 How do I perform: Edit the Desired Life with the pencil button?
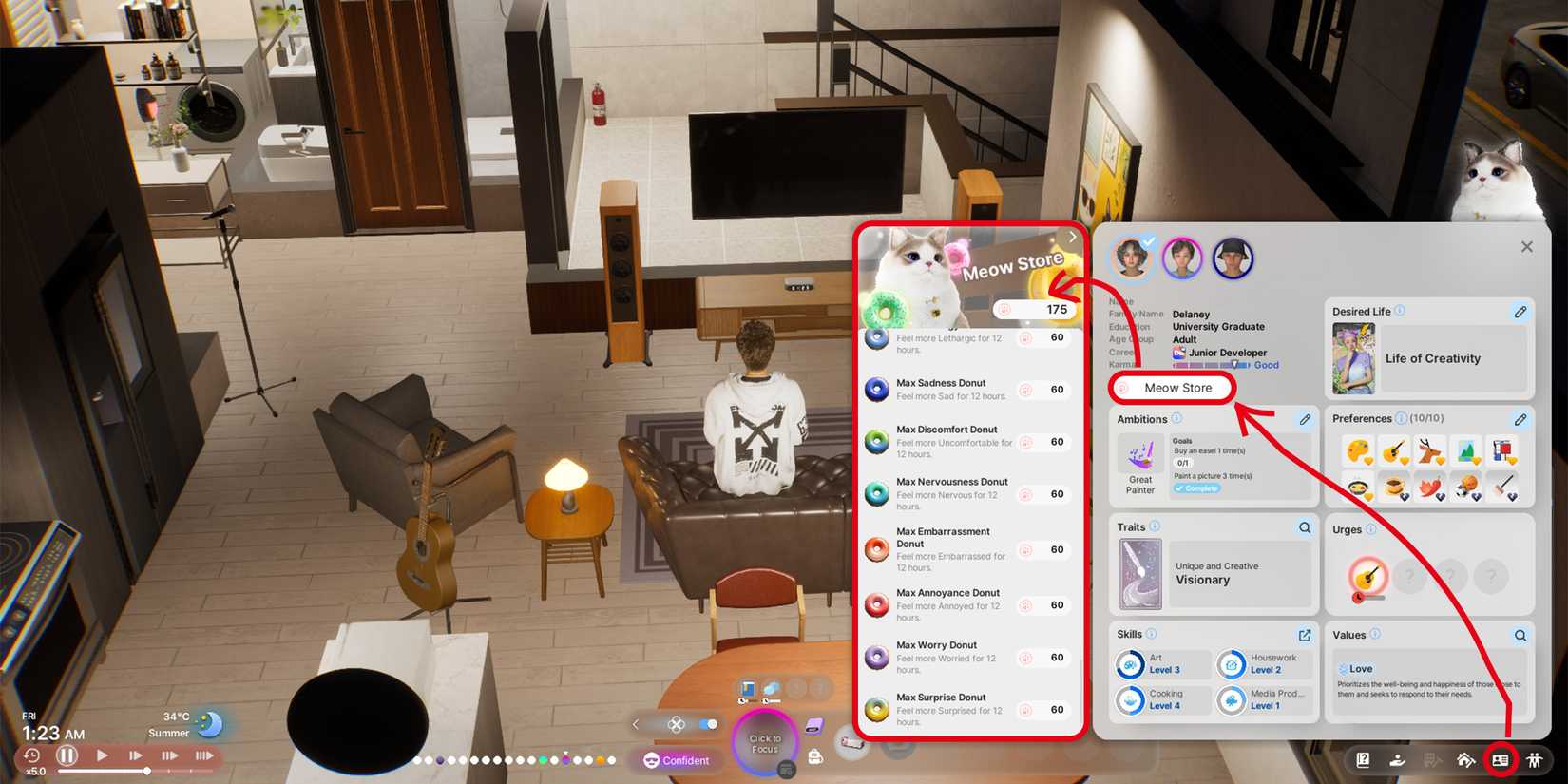[x=1521, y=312]
